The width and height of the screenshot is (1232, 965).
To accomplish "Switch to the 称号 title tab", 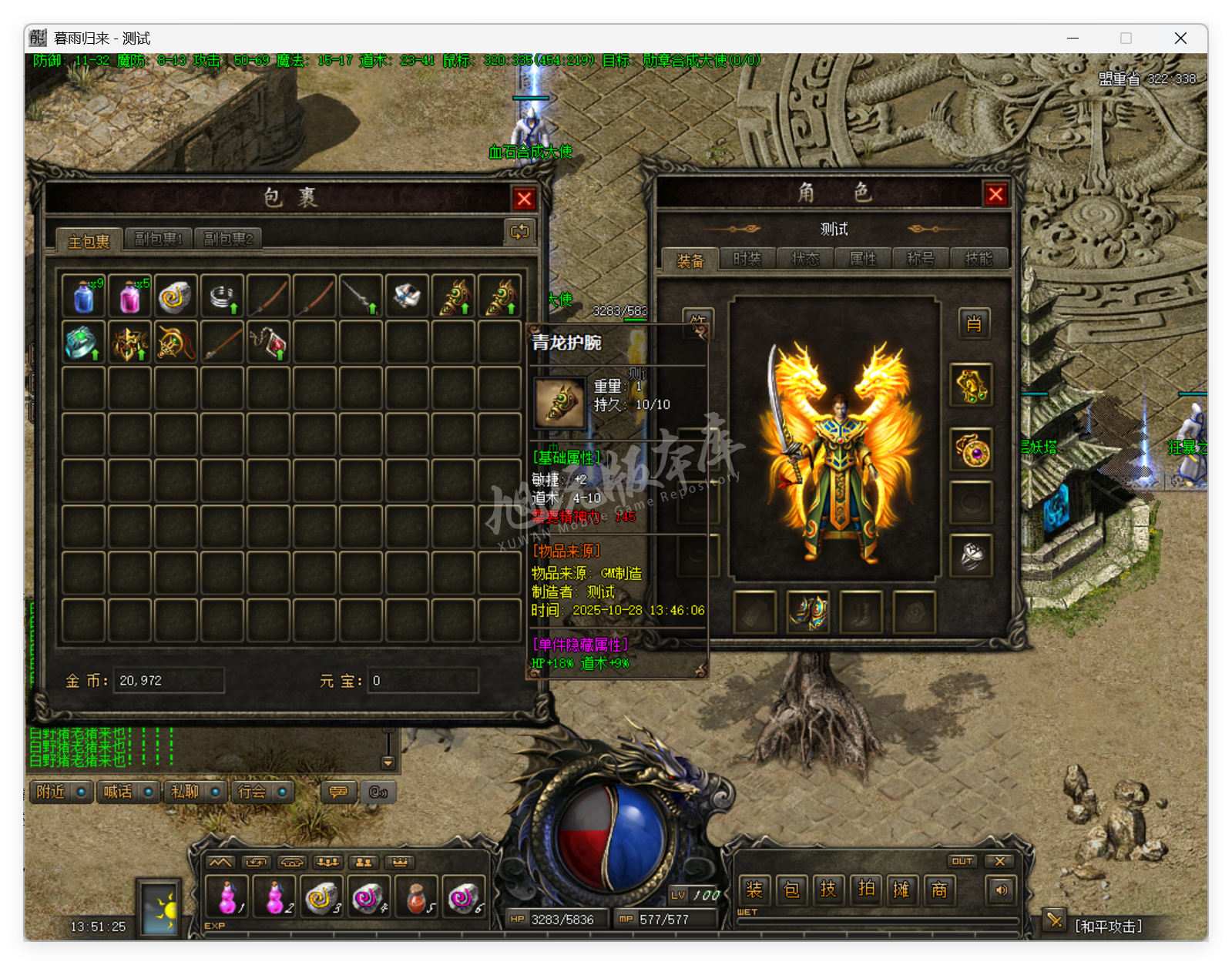I will tap(921, 260).
